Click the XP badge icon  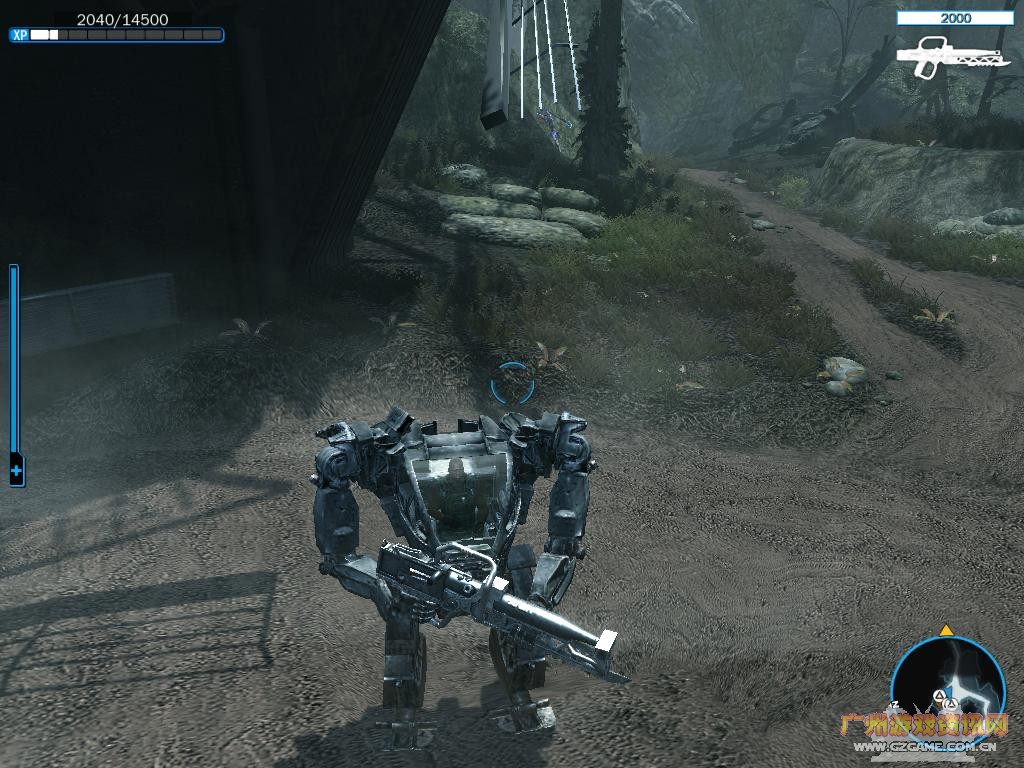(x=19, y=35)
